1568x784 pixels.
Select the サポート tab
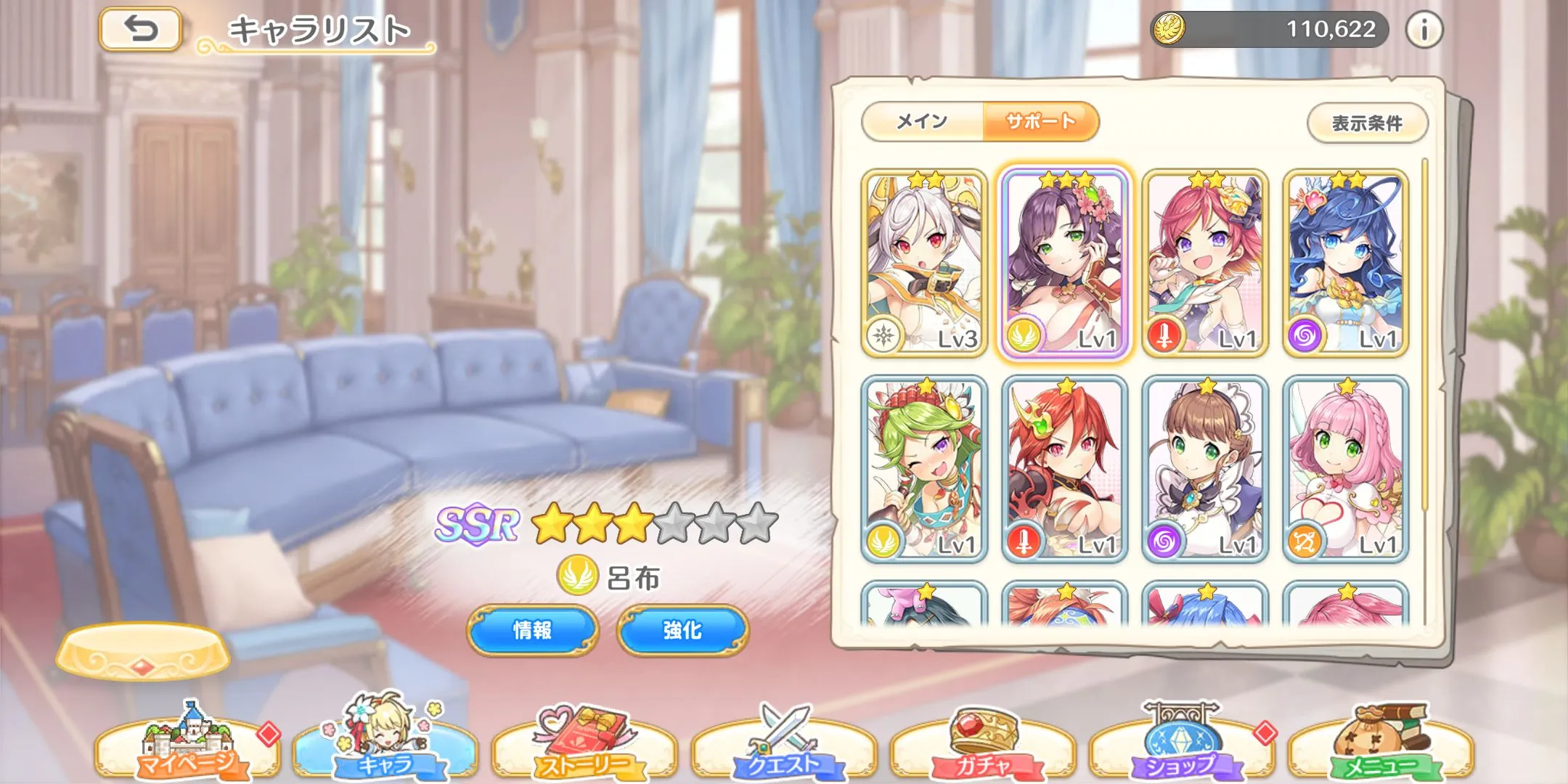[x=1040, y=121]
